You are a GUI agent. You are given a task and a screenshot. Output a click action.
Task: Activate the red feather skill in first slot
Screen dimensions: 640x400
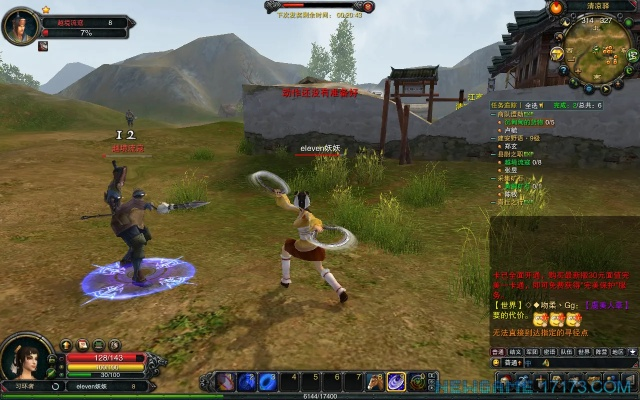point(226,381)
